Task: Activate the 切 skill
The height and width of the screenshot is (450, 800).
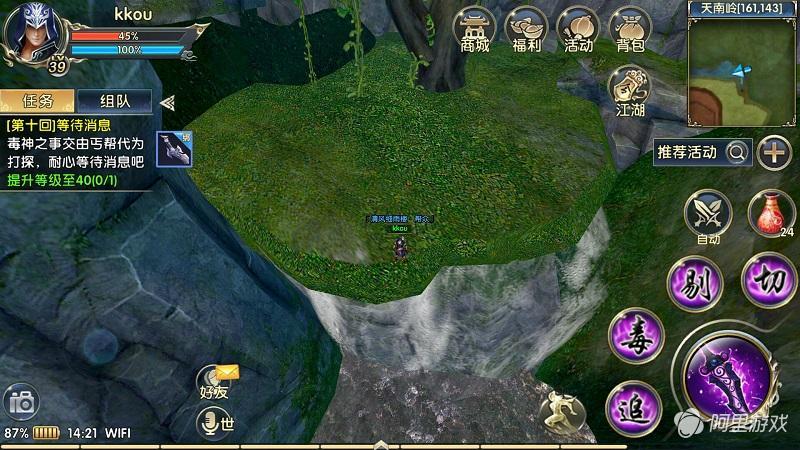Action: [x=768, y=278]
